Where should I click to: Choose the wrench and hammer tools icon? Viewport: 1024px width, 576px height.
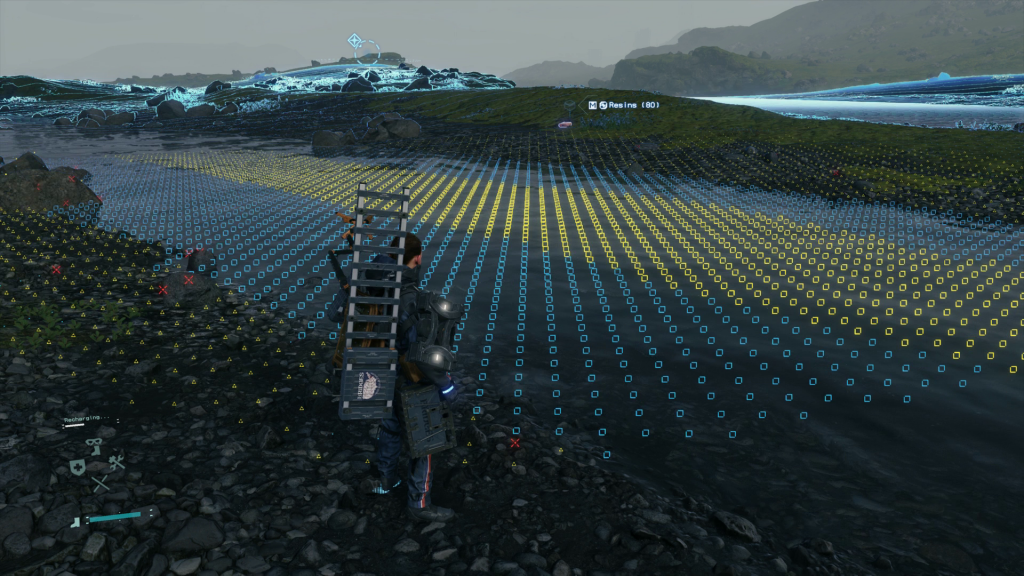pos(116,461)
